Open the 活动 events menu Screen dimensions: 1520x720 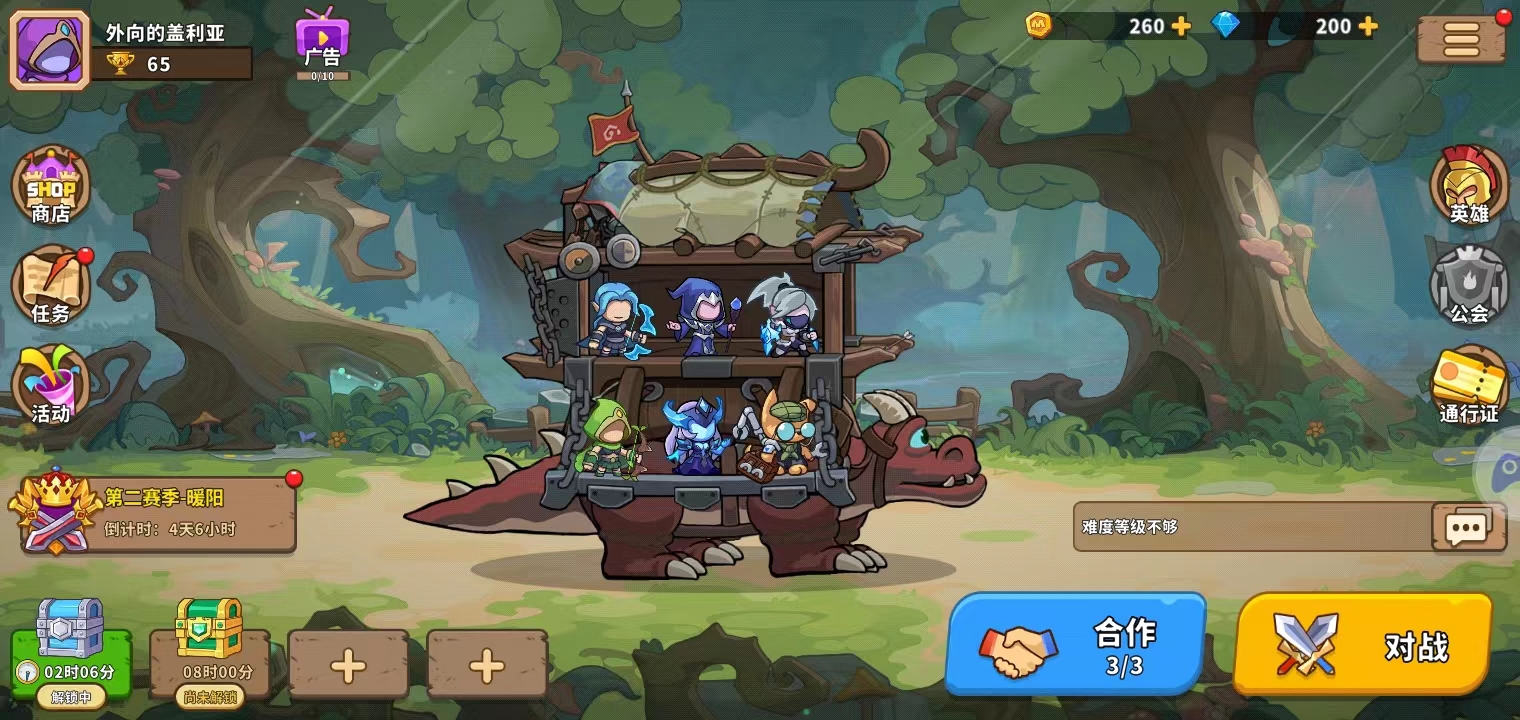tap(51, 385)
